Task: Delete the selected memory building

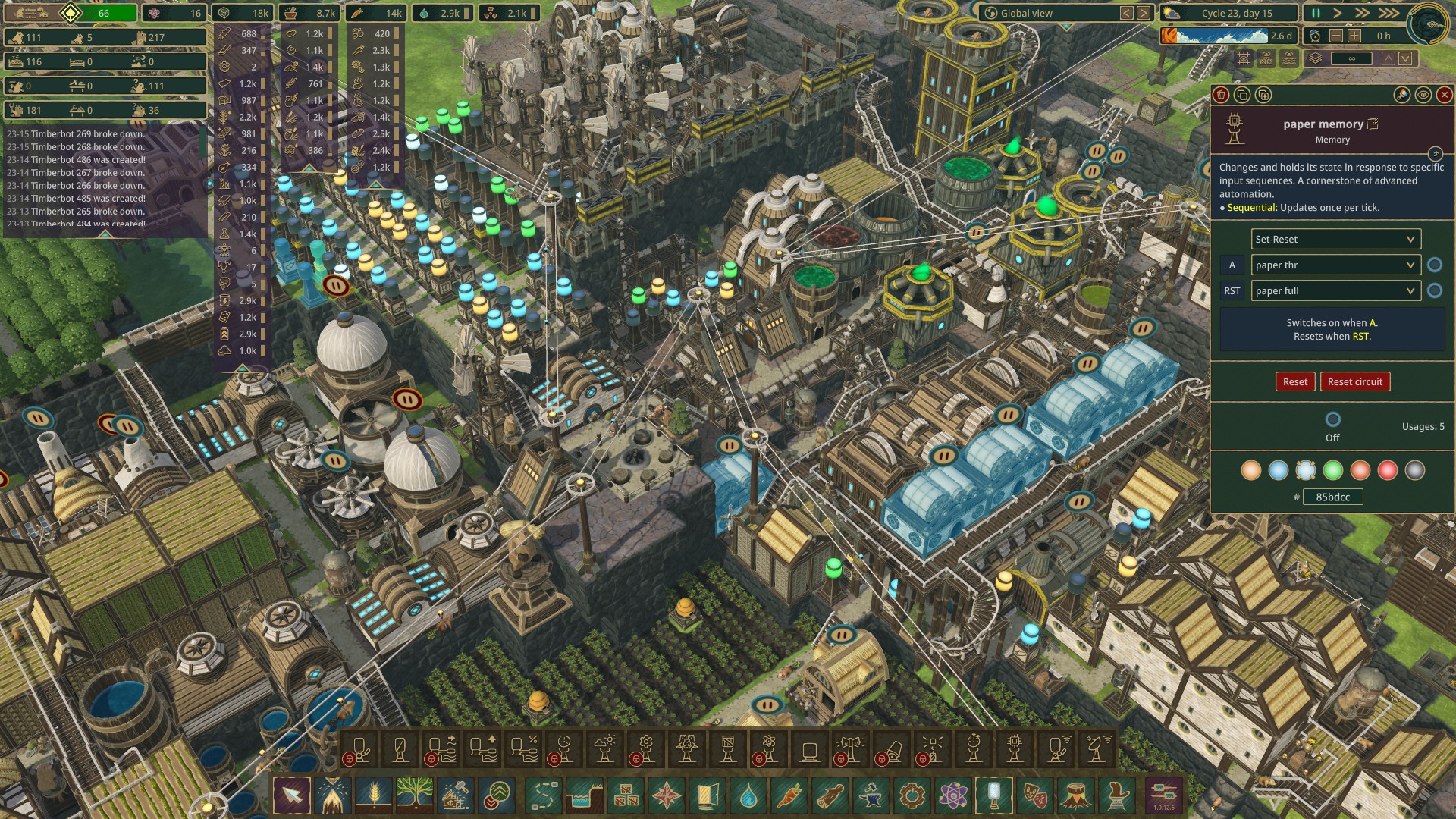Action: click(x=1221, y=95)
